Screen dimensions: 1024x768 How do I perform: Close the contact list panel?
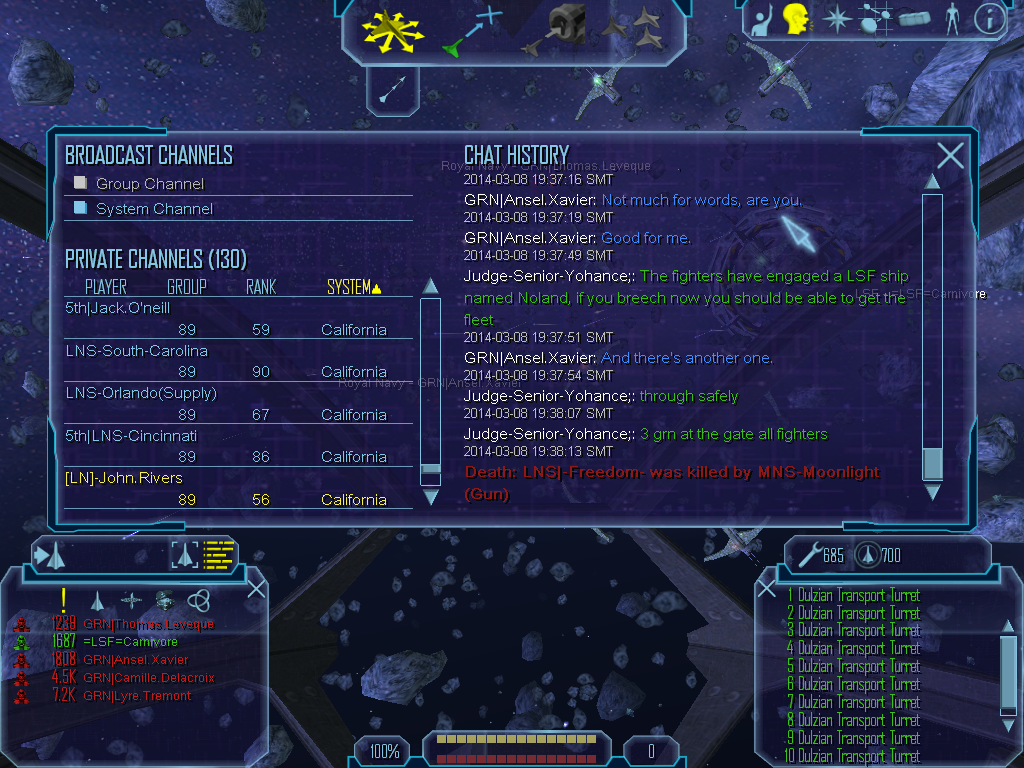point(256,588)
